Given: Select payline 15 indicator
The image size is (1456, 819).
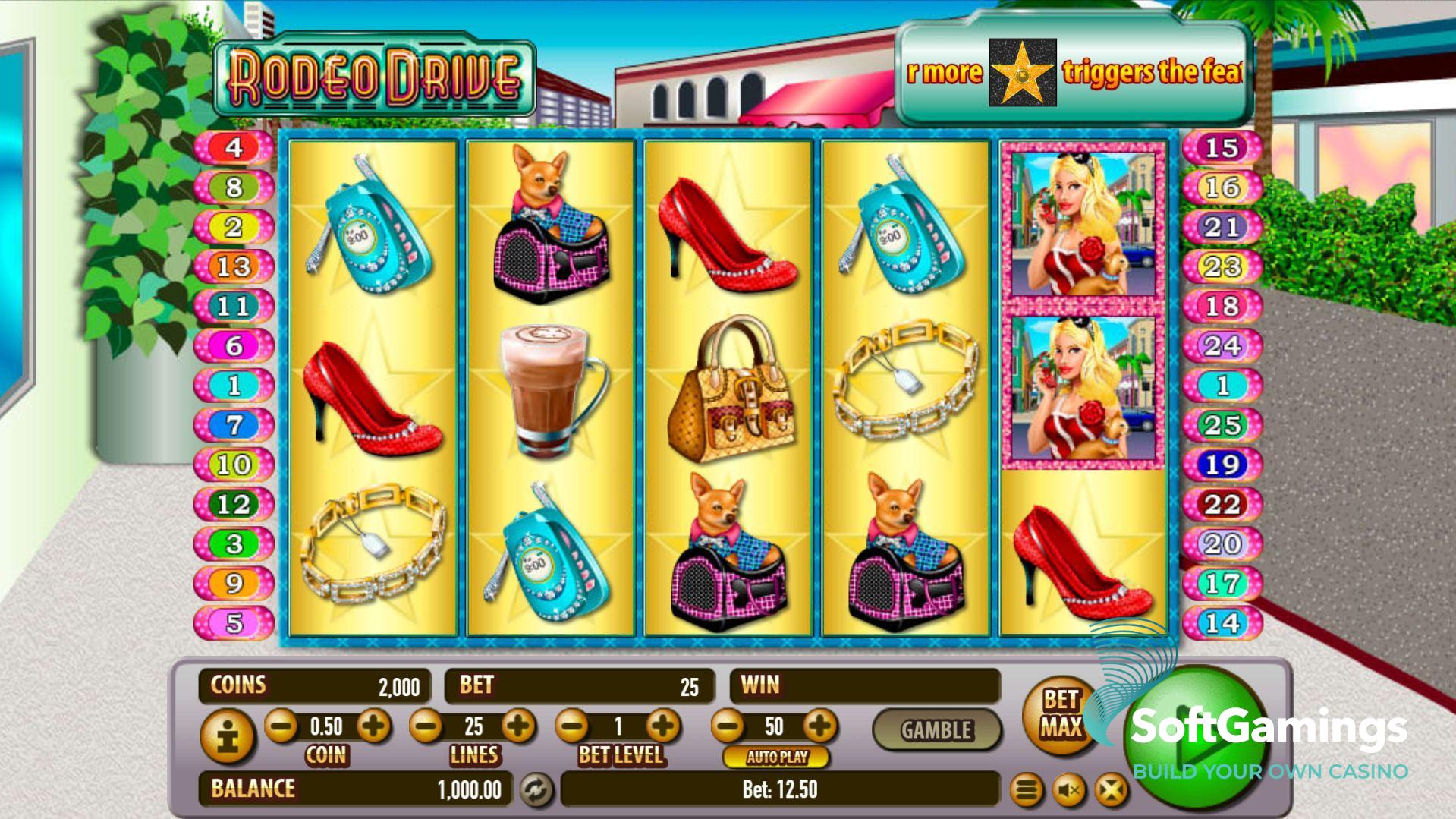Looking at the screenshot, I should pyautogui.click(x=1222, y=148).
